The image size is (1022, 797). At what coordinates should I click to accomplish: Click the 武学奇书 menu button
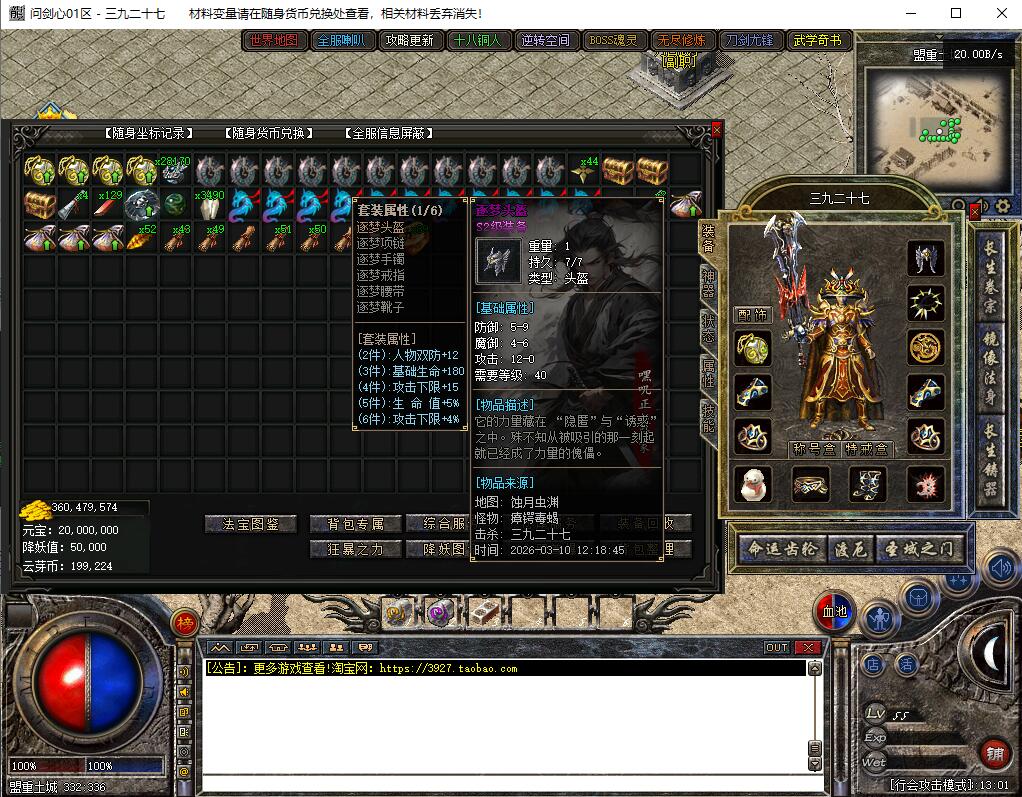pyautogui.click(x=816, y=41)
